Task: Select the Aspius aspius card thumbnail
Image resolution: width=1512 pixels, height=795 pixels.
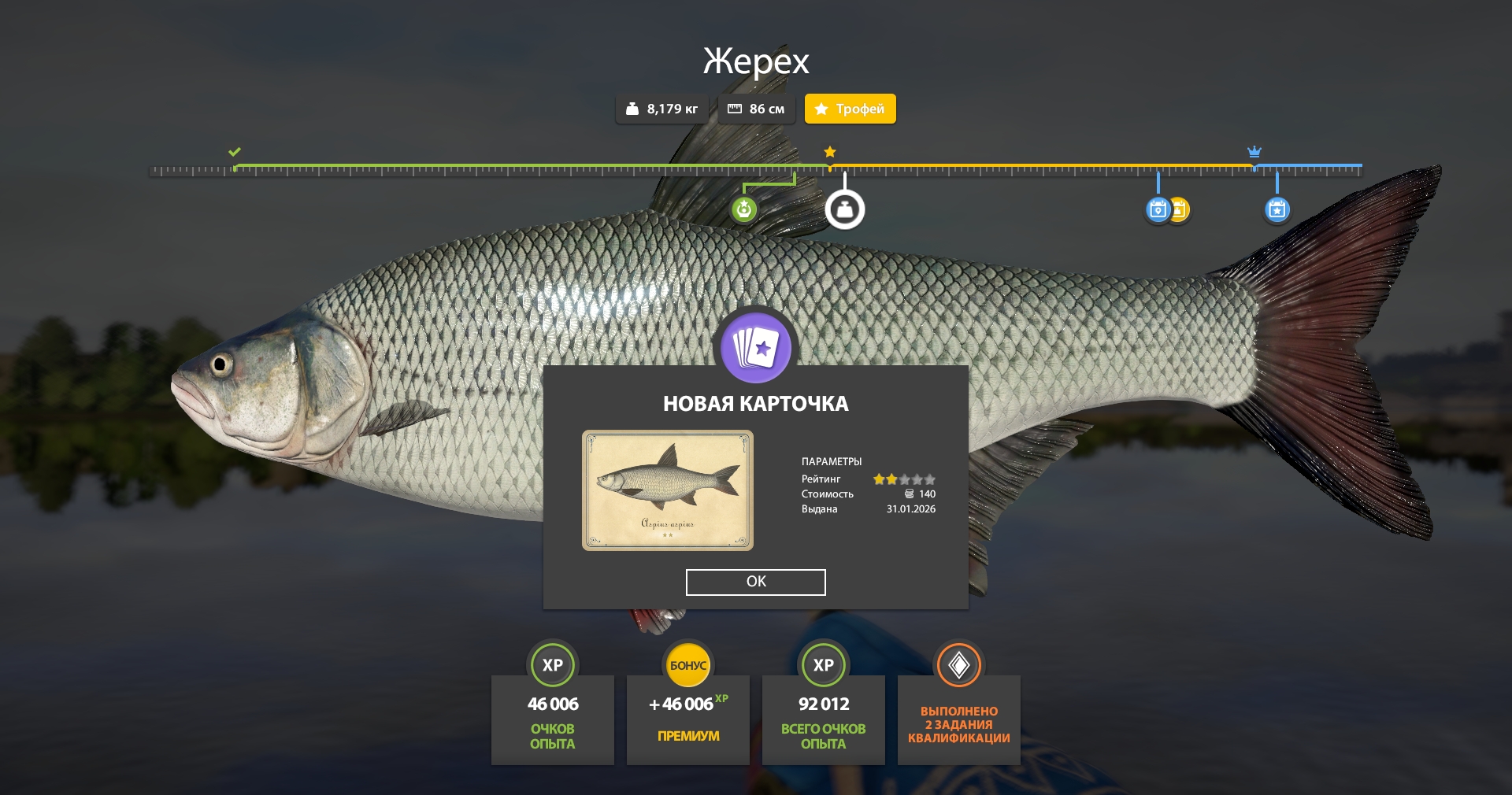Action: pyautogui.click(x=667, y=490)
